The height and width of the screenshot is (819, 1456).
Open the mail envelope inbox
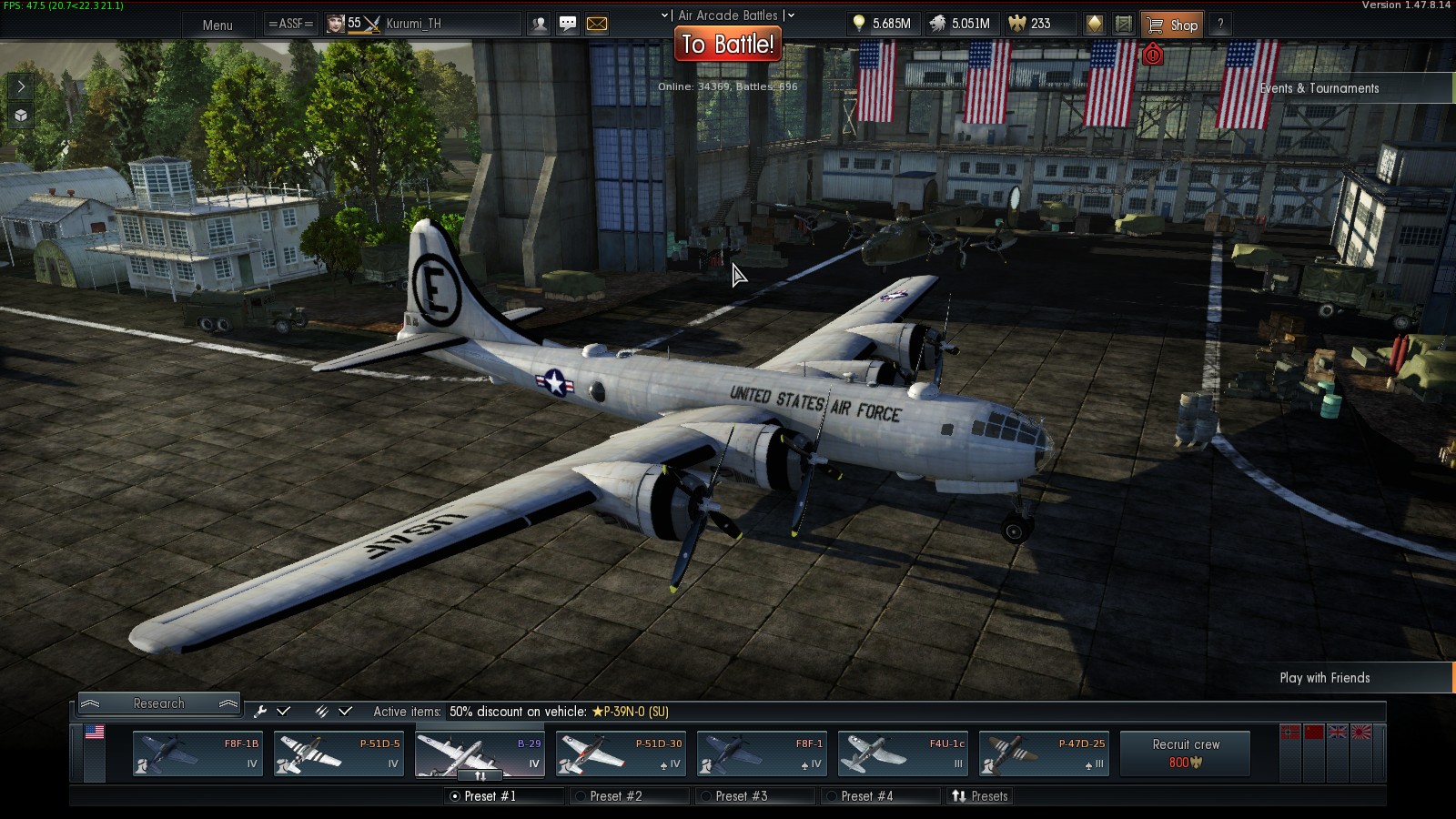click(x=597, y=25)
